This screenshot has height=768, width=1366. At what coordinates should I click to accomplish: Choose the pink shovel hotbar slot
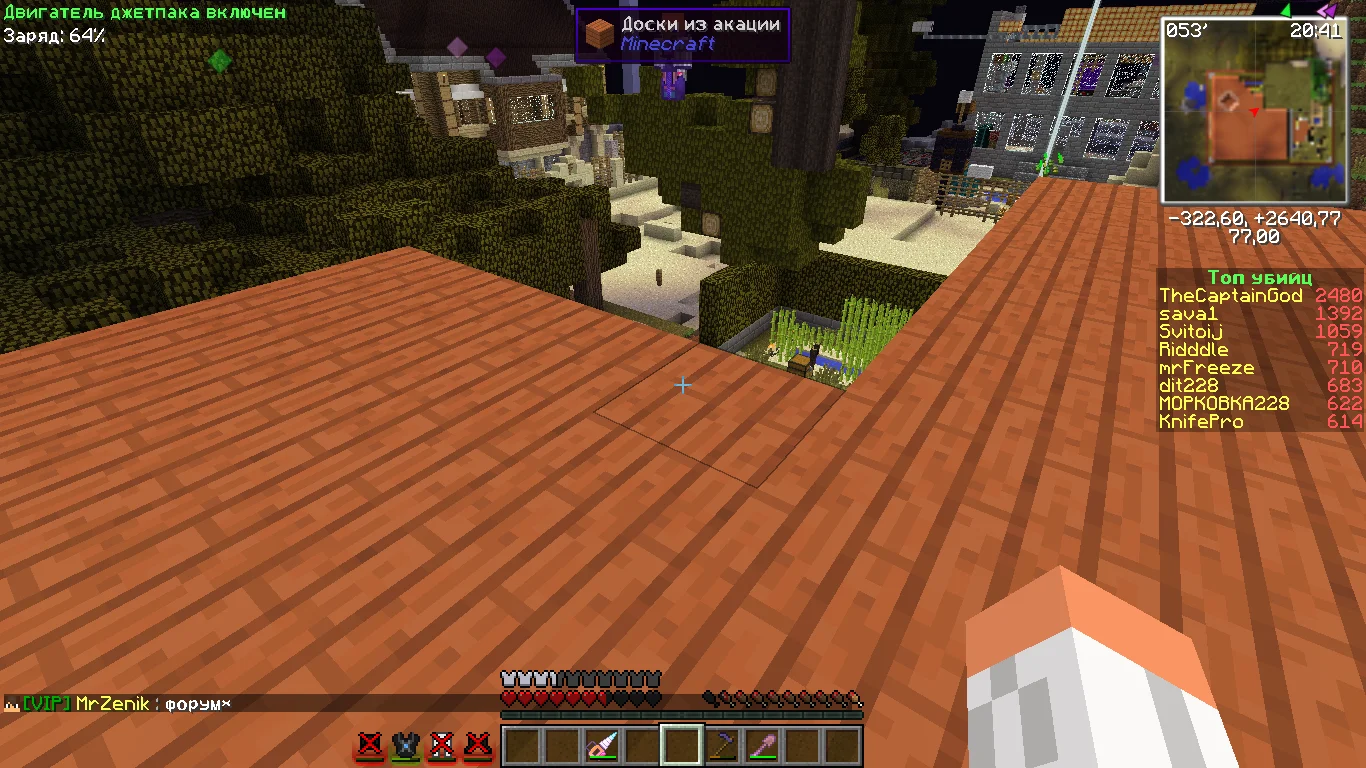762,746
